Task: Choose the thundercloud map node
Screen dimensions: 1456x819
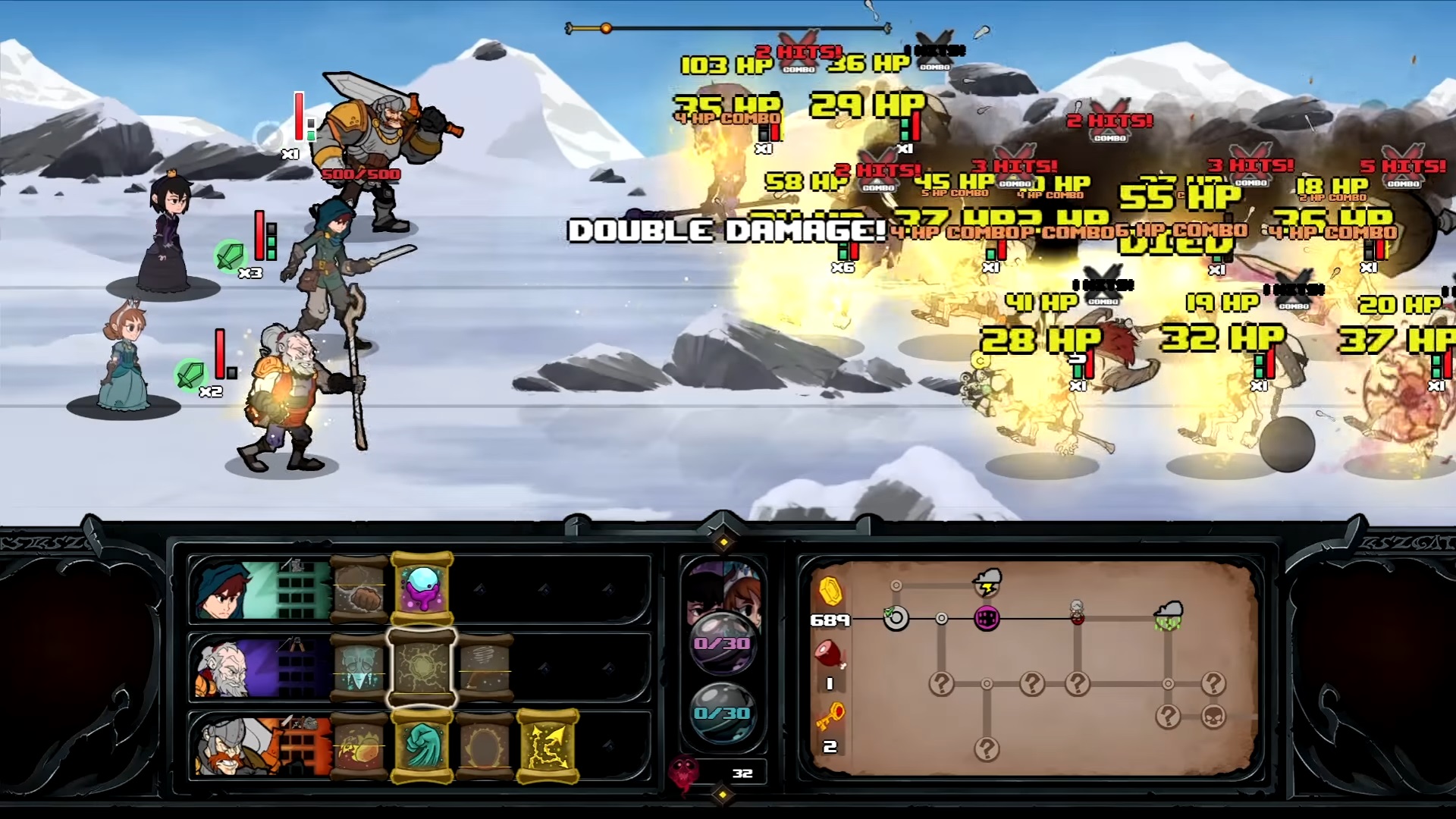Action: [x=987, y=582]
